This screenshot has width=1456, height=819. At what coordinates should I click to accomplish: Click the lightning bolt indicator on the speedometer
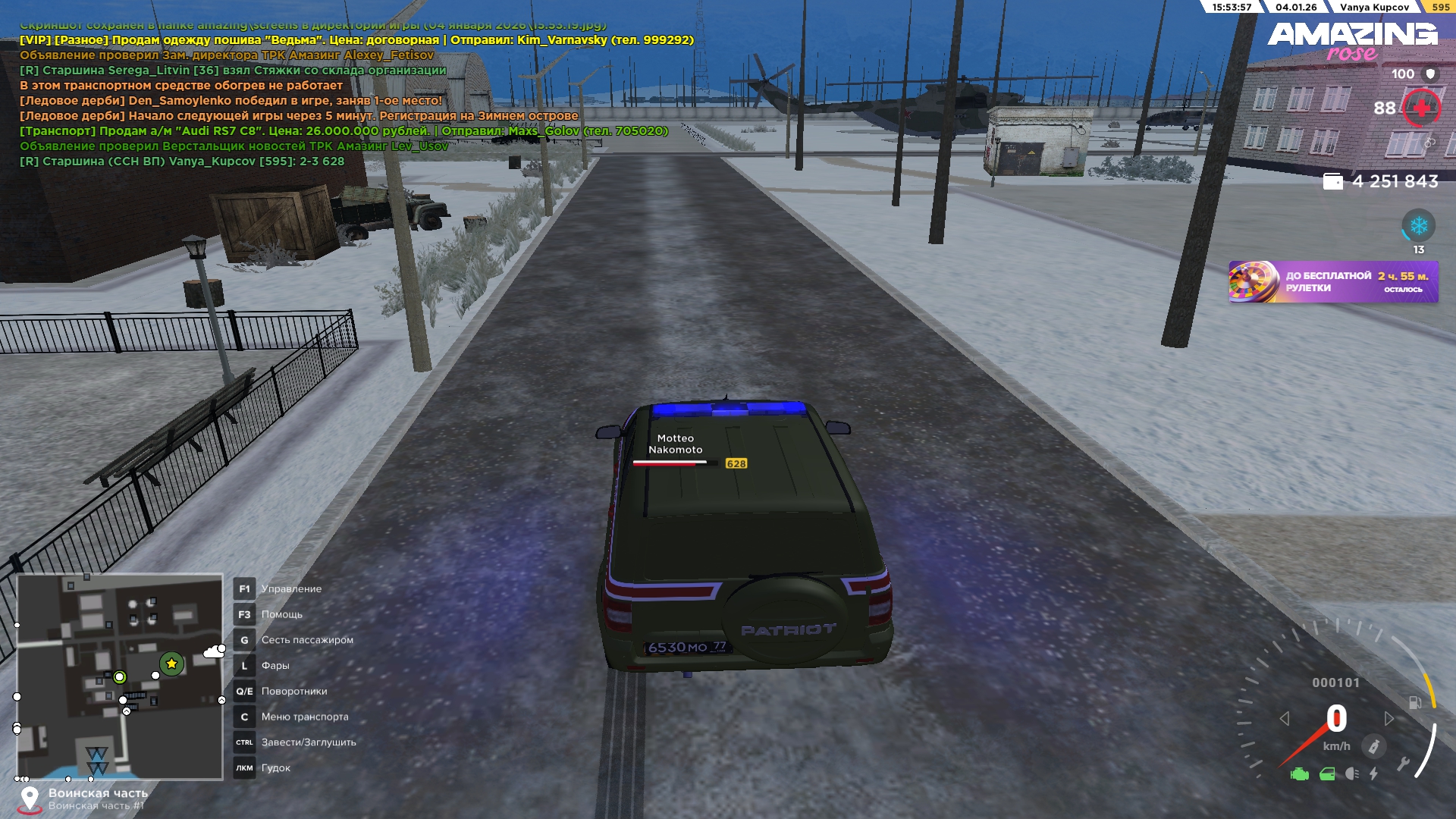1374,774
